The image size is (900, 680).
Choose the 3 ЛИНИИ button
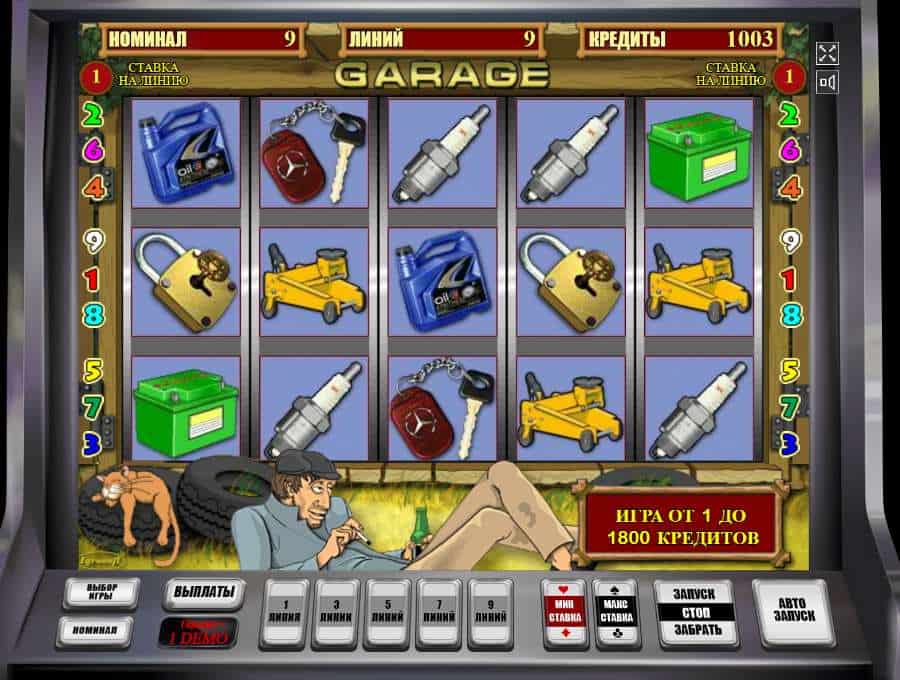pos(338,611)
